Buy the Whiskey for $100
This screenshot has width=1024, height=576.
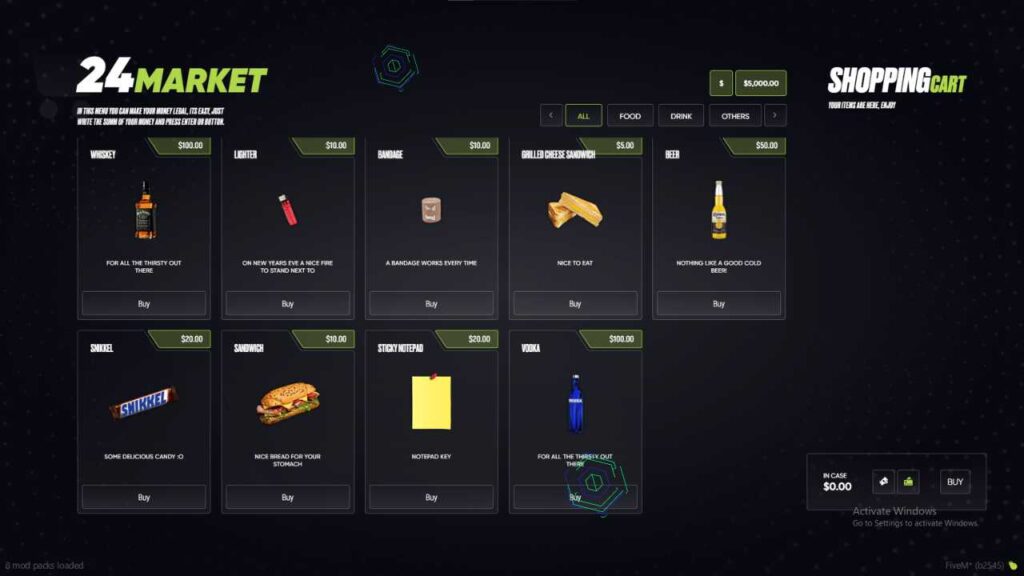(x=144, y=303)
